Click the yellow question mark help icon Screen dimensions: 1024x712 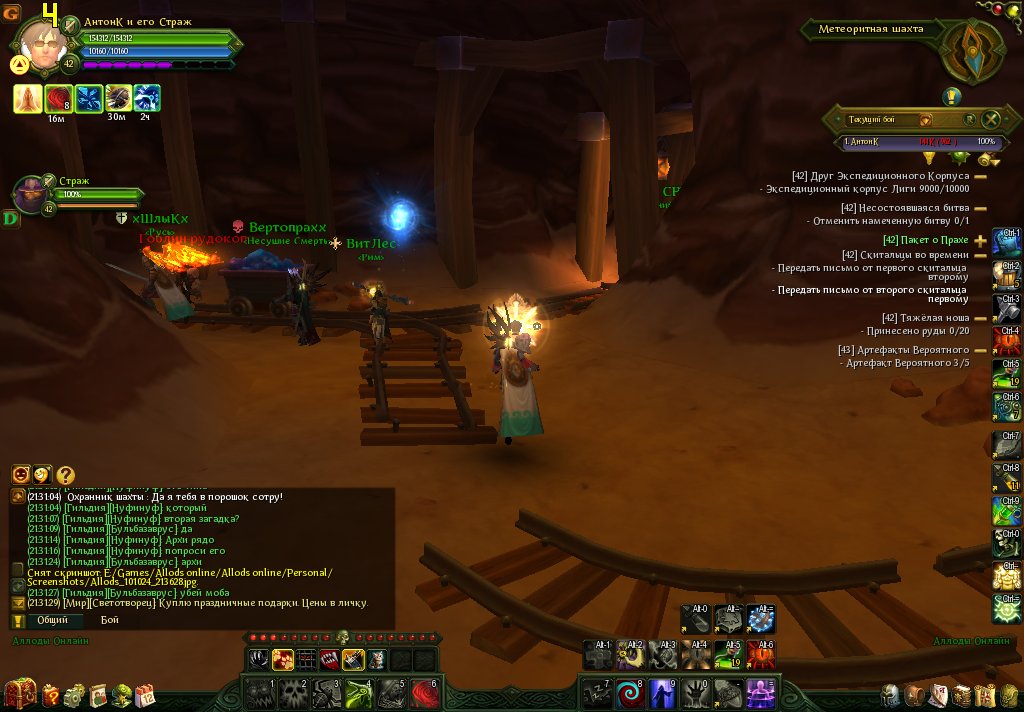65,475
